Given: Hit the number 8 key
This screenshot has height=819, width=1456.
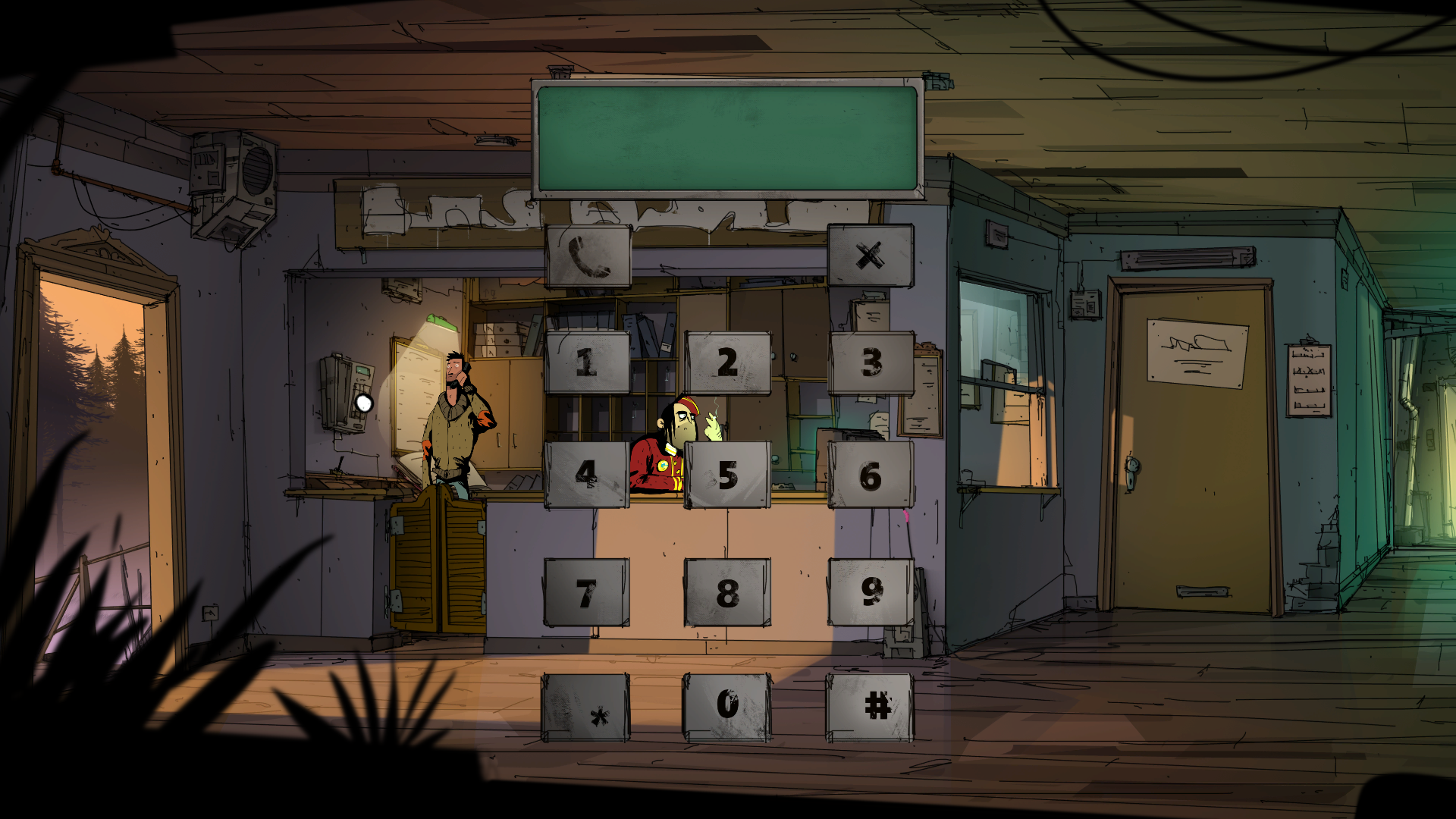Looking at the screenshot, I should (x=727, y=592).
